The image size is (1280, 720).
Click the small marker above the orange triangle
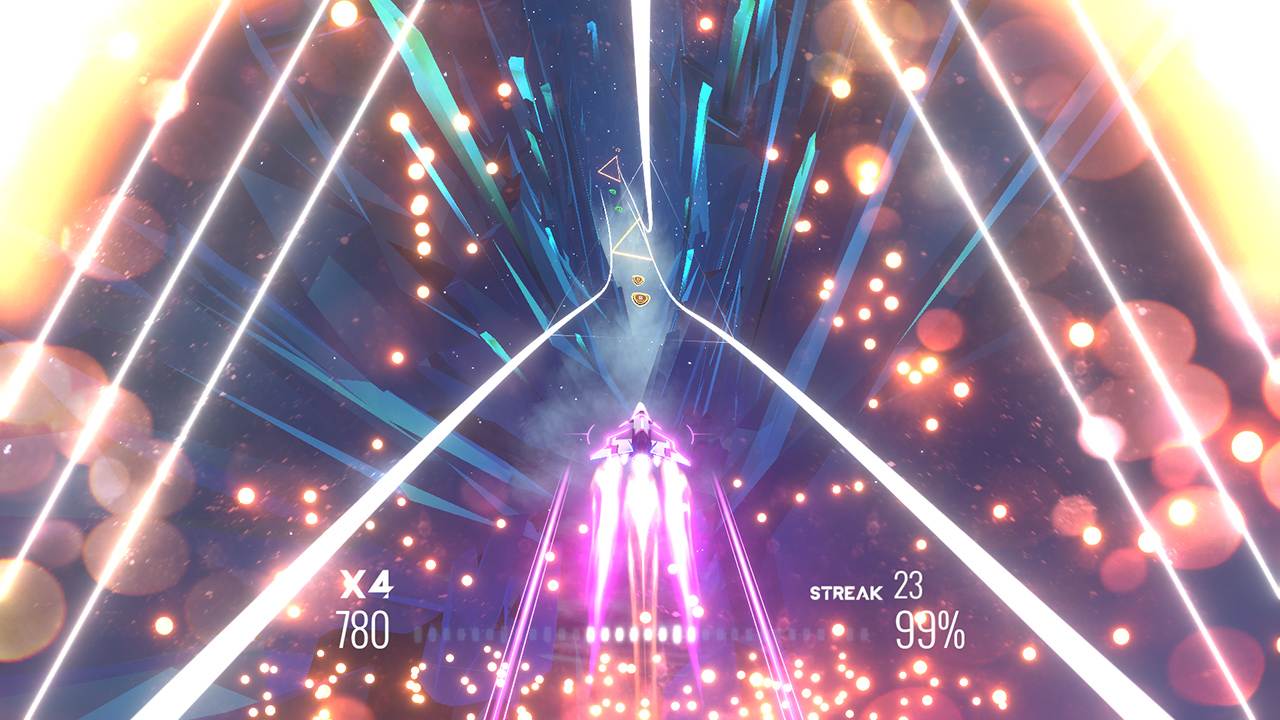[x=617, y=150]
